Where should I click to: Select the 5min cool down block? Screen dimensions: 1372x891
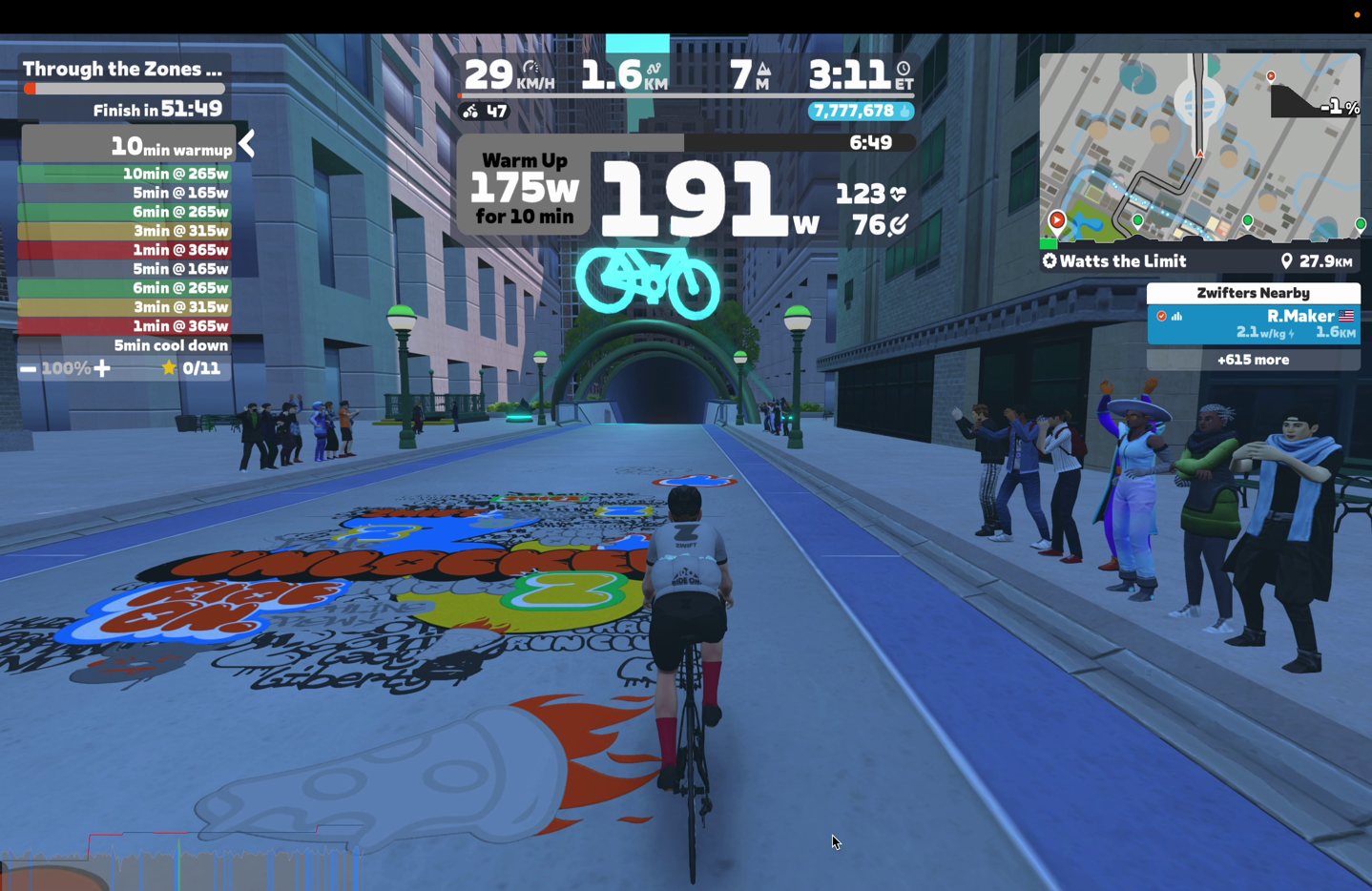point(125,345)
